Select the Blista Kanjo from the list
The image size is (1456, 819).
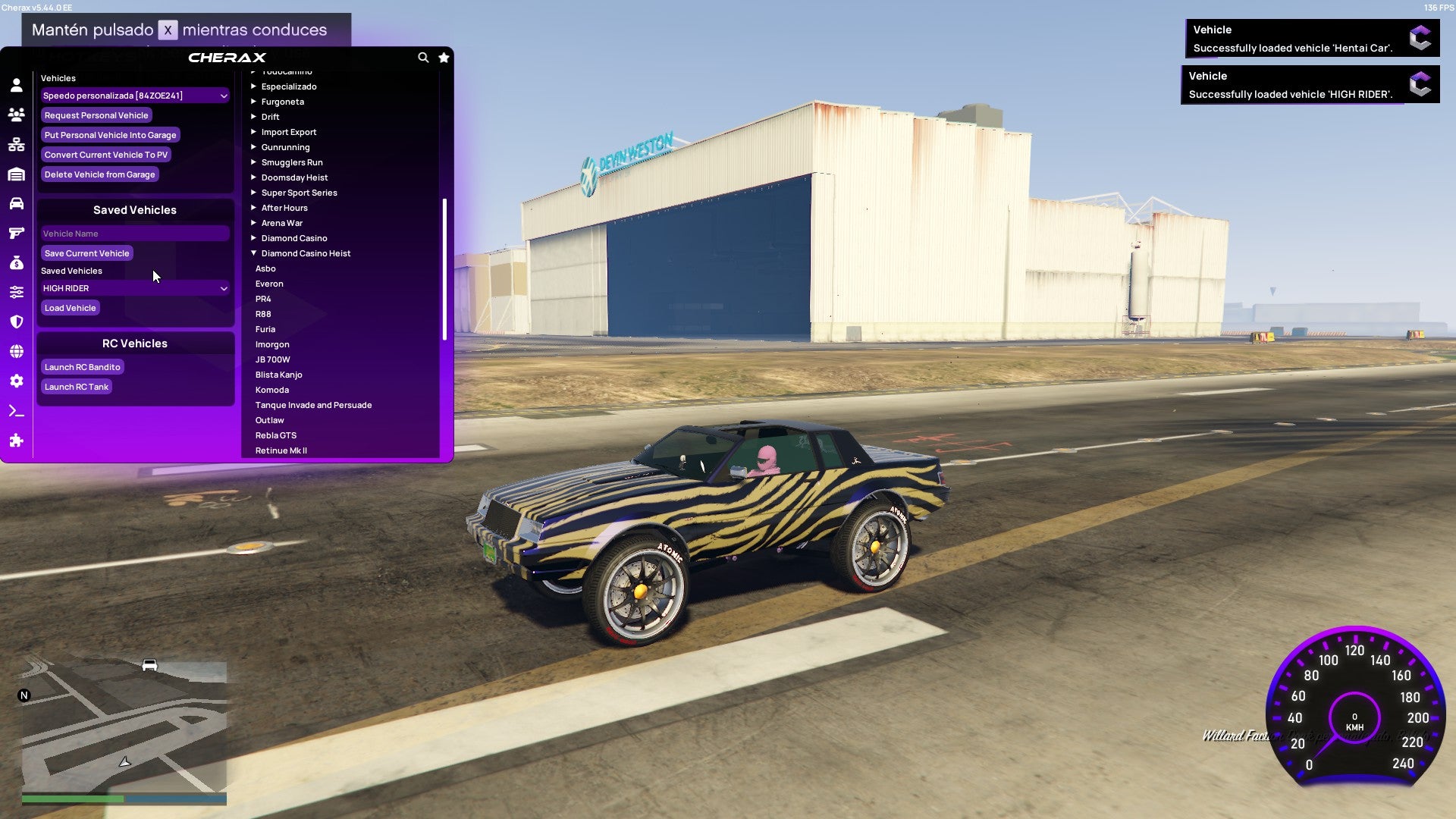tap(280, 375)
